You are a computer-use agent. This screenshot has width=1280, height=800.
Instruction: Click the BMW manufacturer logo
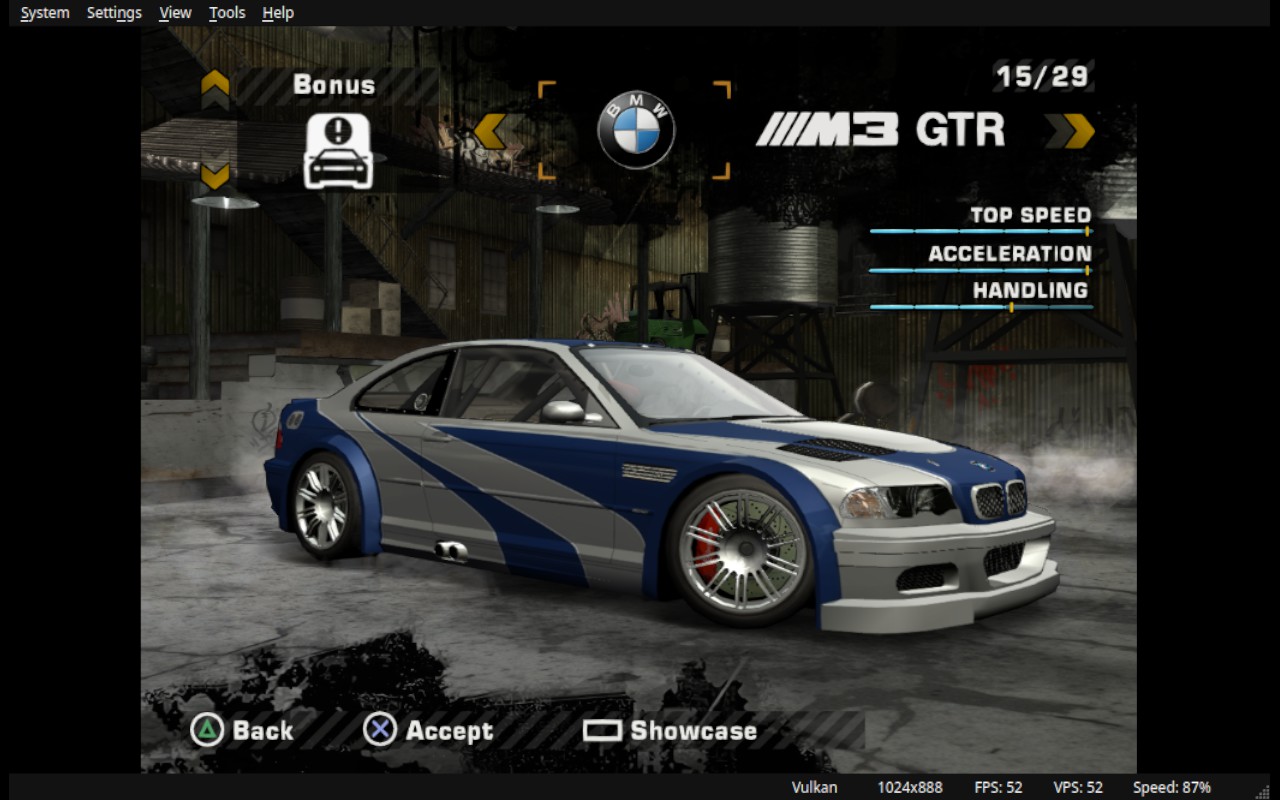coord(636,131)
